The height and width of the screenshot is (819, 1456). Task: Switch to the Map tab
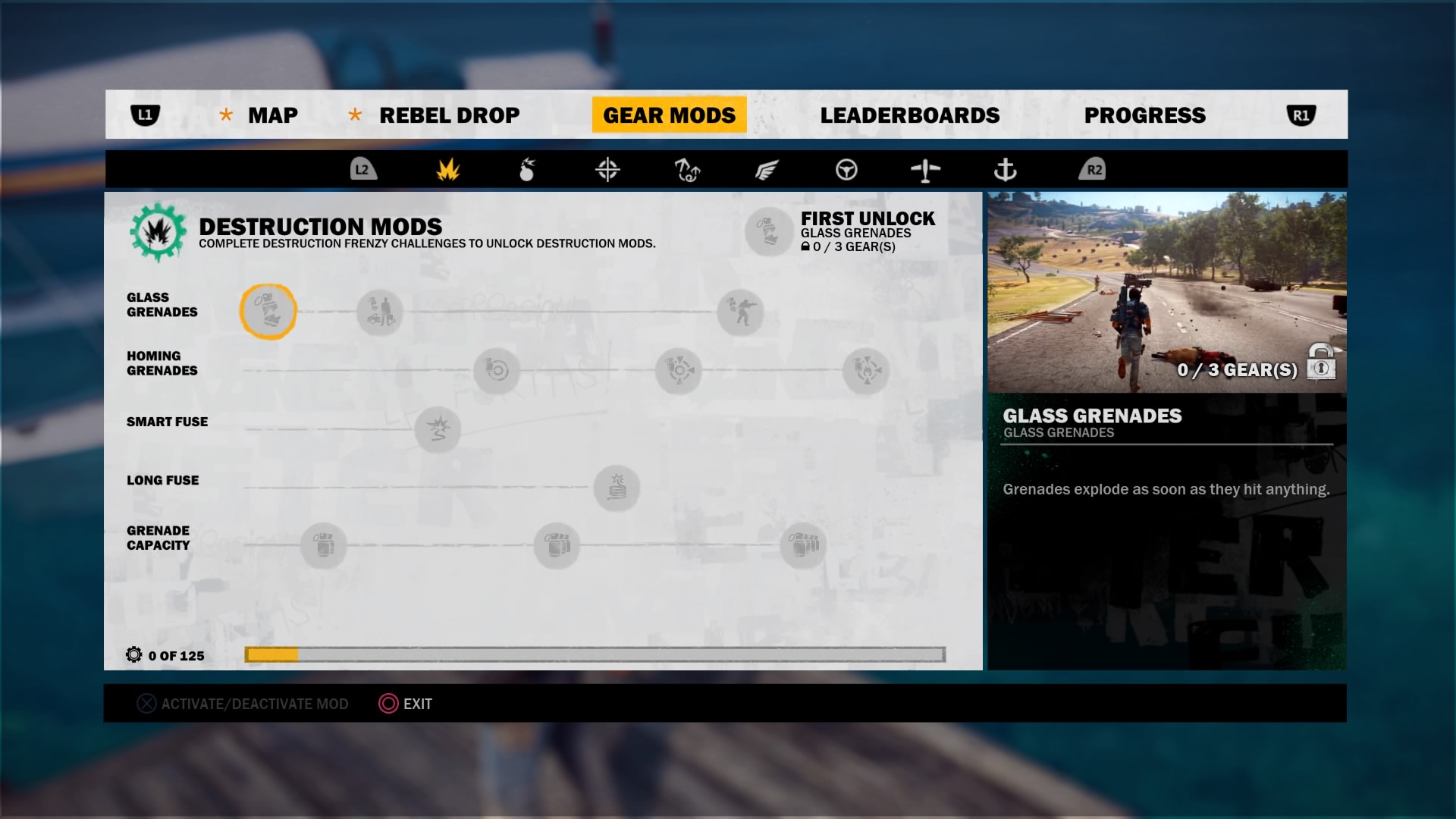pos(272,115)
